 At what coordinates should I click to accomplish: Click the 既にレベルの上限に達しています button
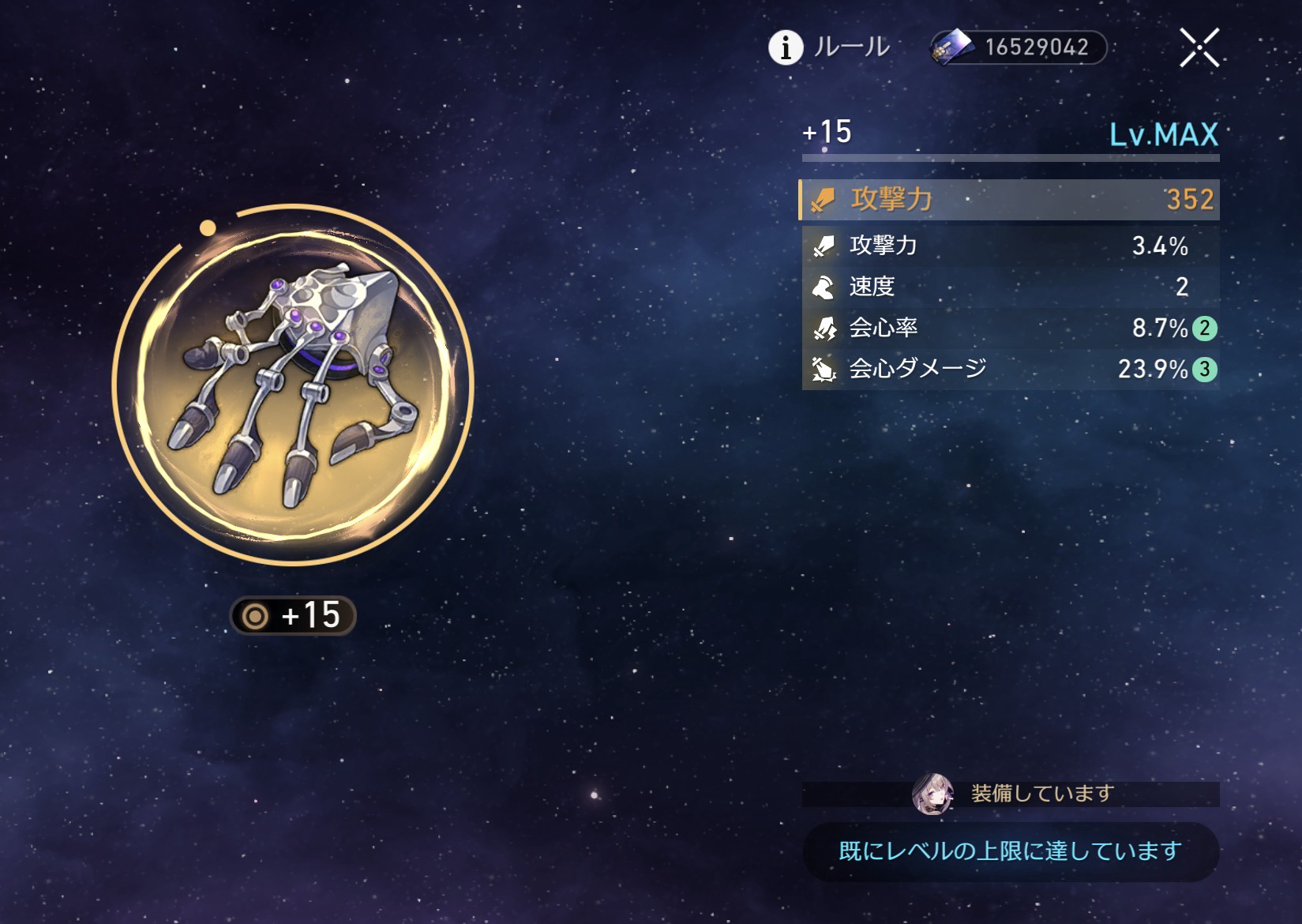pos(1010,851)
